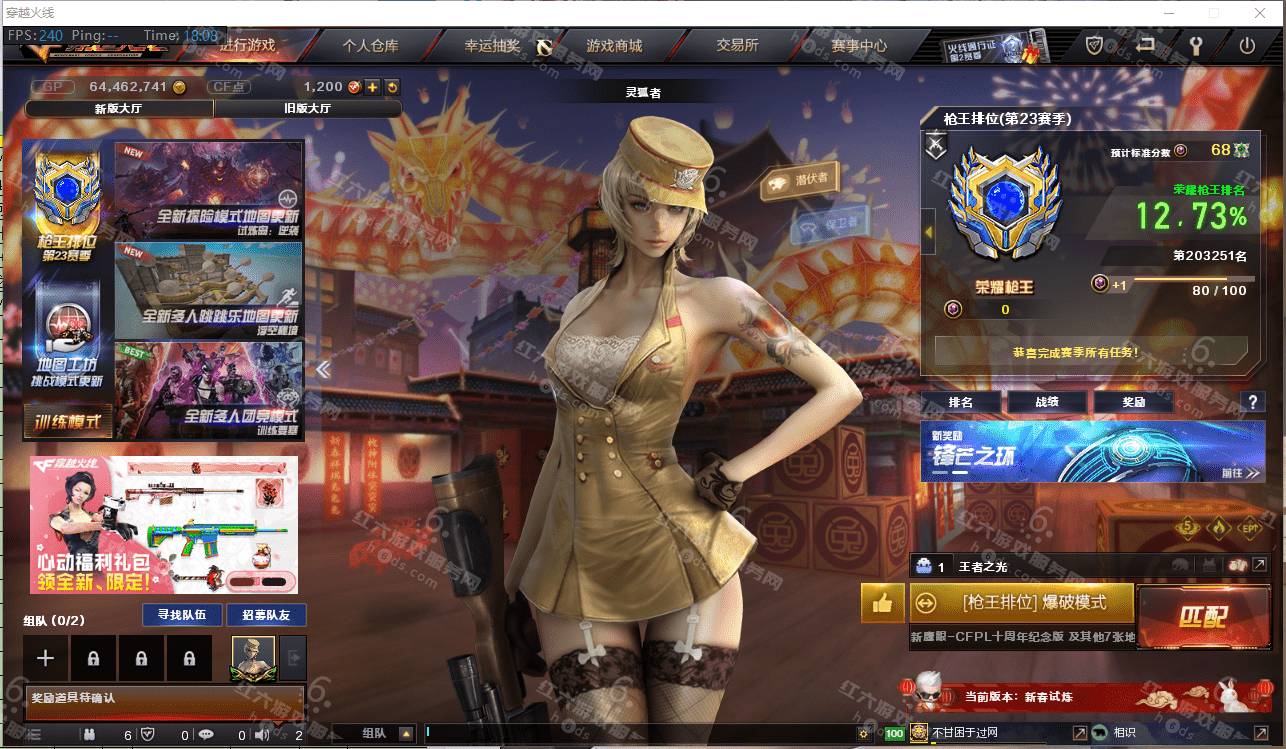Open the settings wrench icon on top bar
Image resolution: width=1286 pixels, height=749 pixels.
coord(1197,44)
